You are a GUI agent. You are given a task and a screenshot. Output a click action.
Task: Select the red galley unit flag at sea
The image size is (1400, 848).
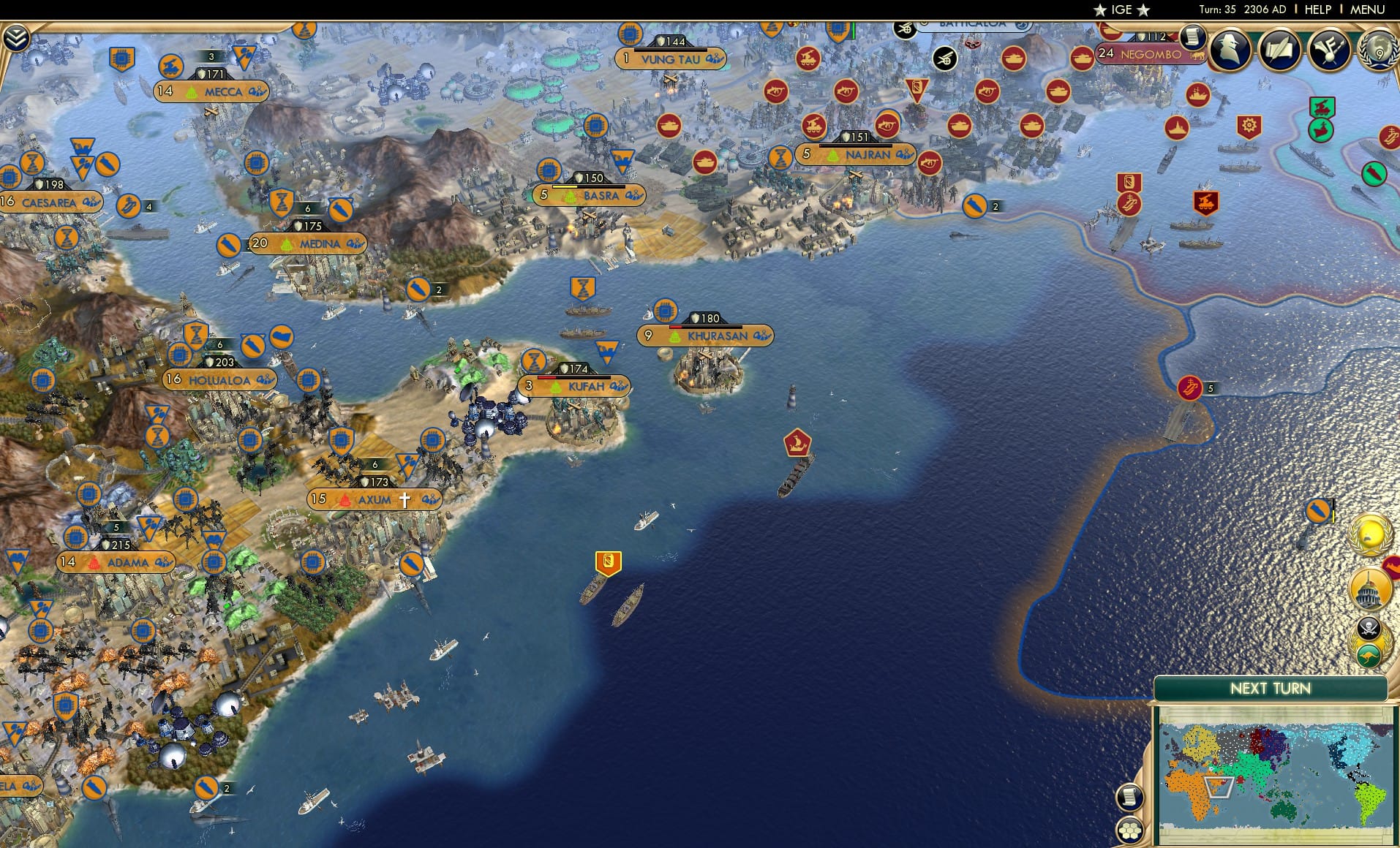pyautogui.click(x=796, y=442)
